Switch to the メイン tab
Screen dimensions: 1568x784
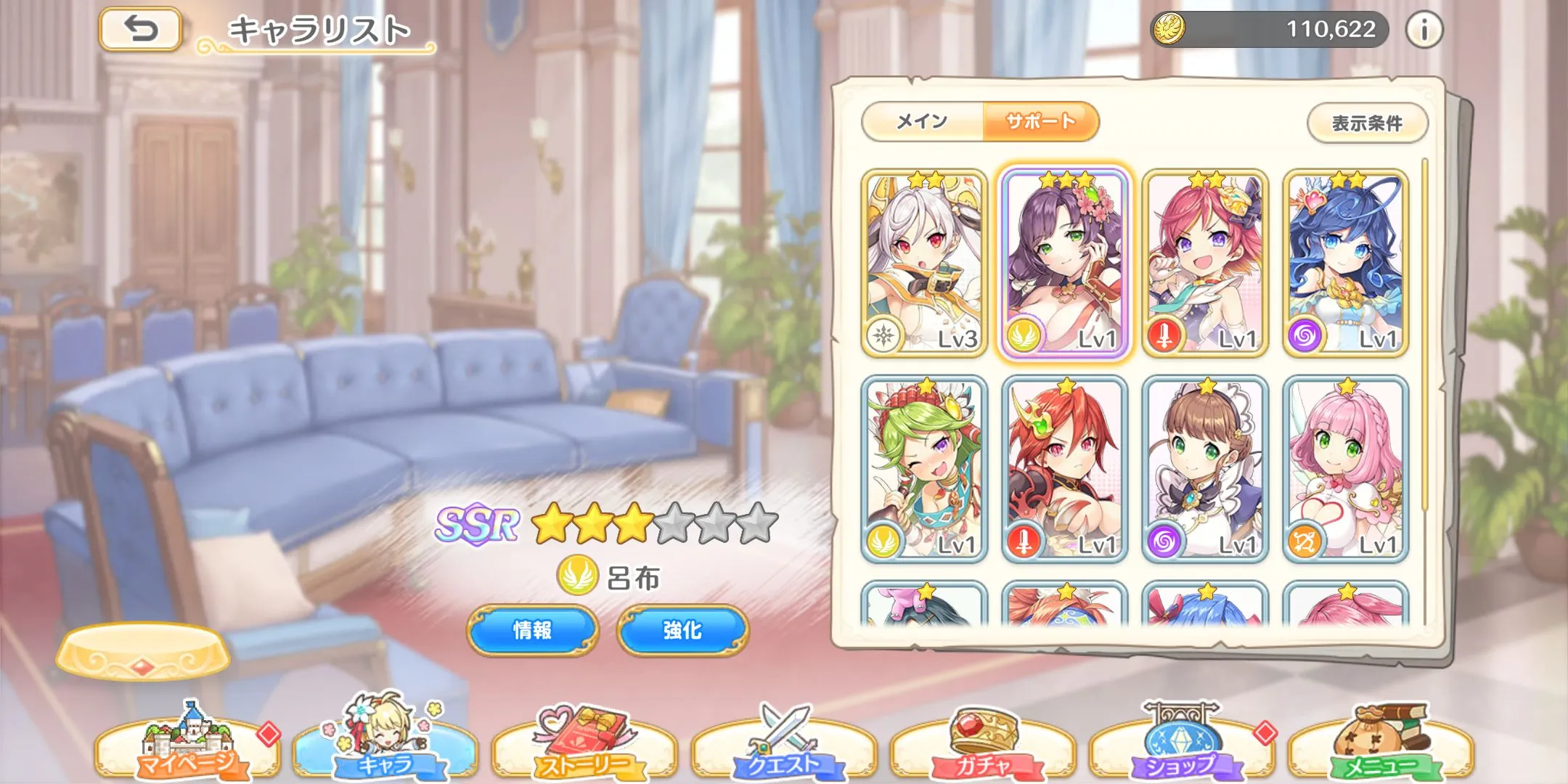click(922, 121)
